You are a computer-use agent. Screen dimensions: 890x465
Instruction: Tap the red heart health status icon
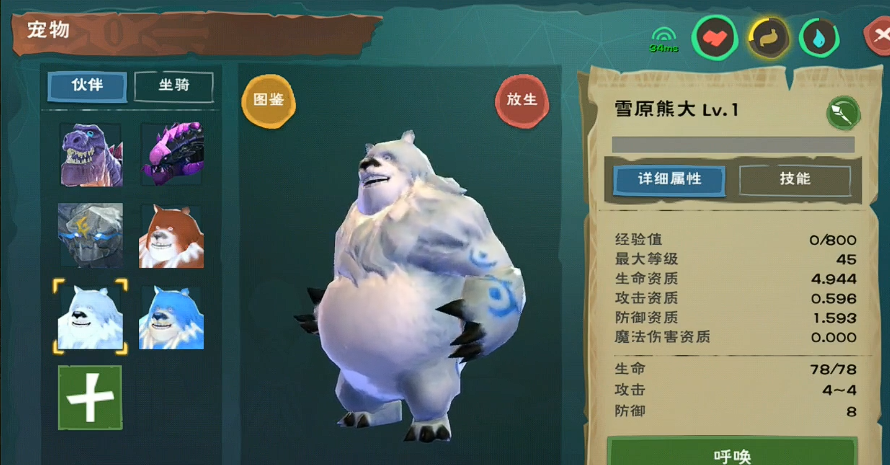(x=715, y=39)
